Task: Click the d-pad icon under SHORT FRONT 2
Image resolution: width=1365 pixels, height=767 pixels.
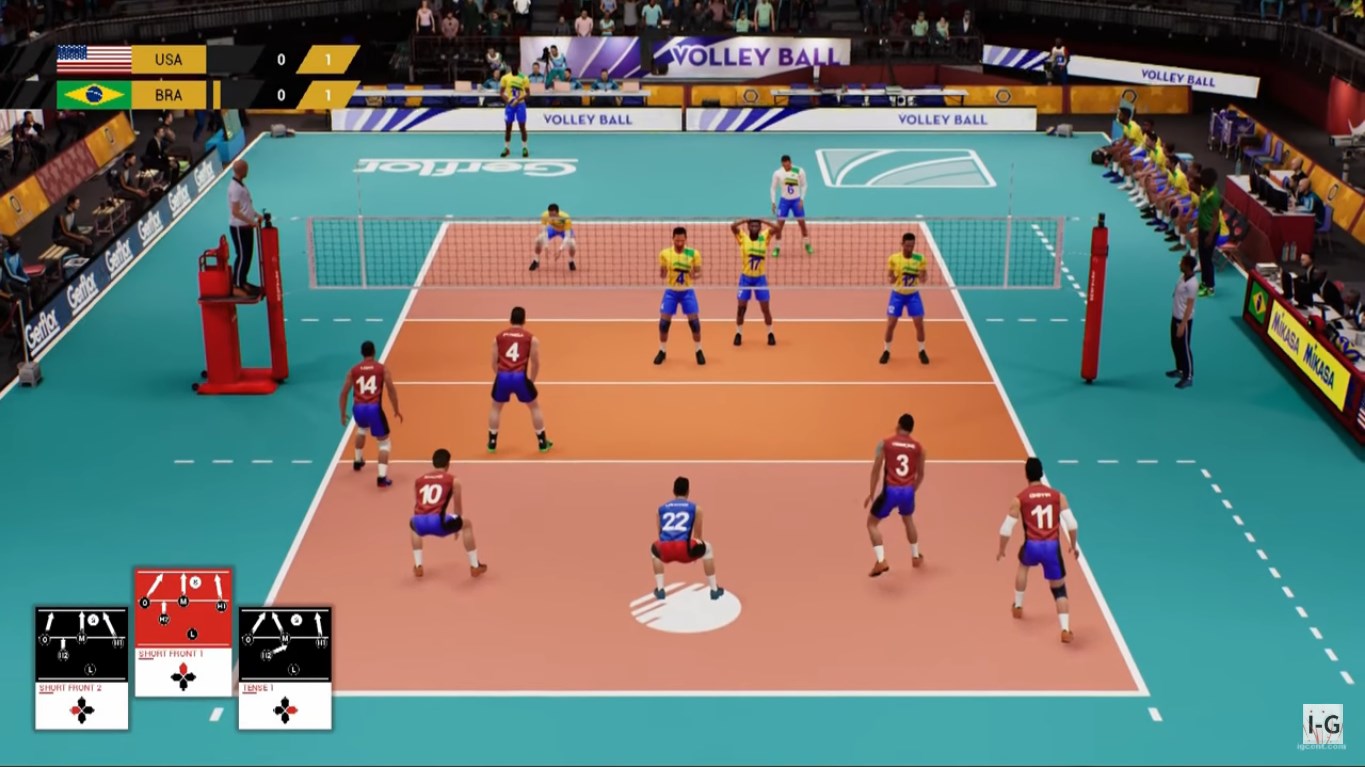Action: coord(81,709)
